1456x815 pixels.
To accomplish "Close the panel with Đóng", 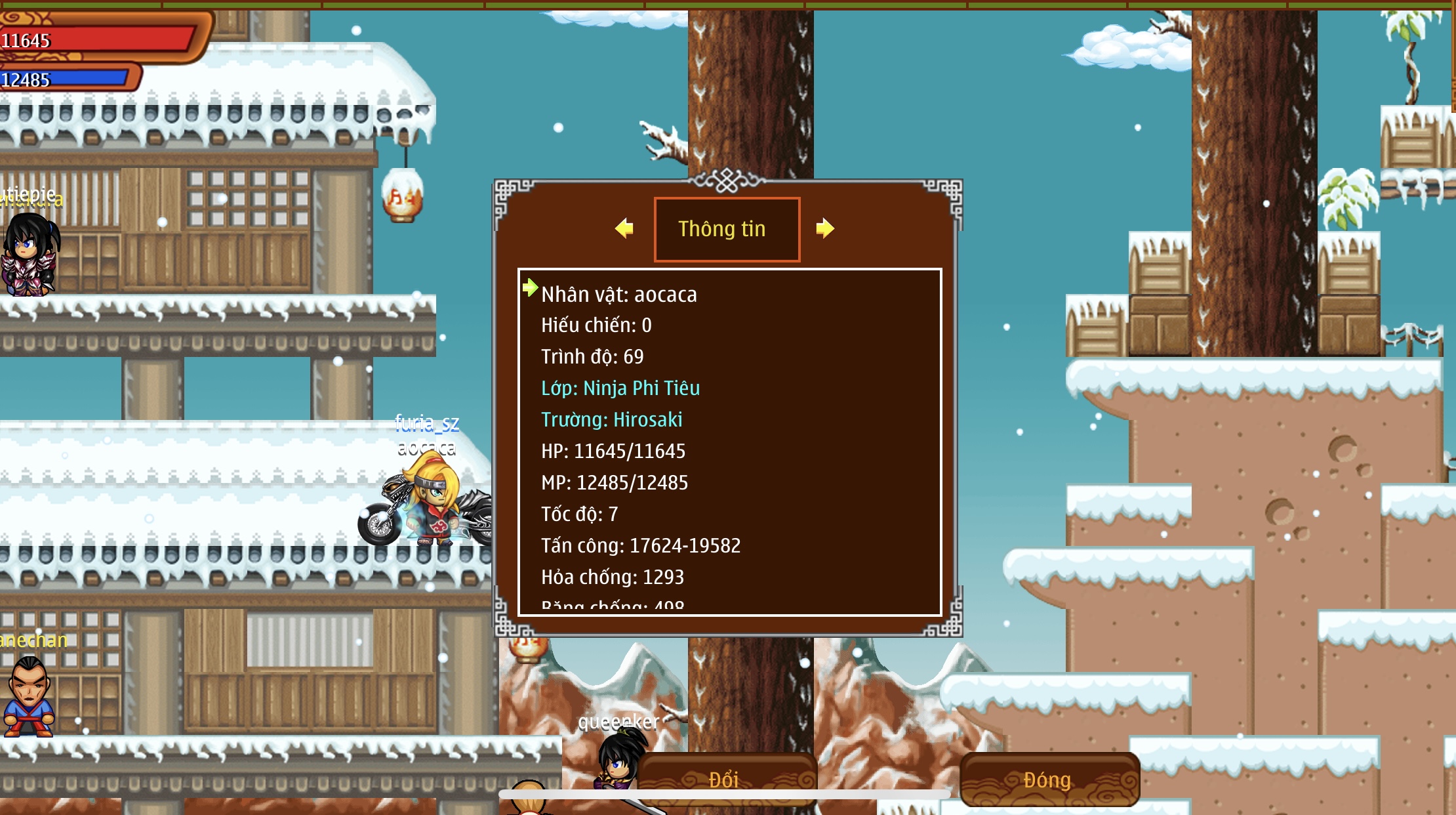I will pyautogui.click(x=1049, y=780).
